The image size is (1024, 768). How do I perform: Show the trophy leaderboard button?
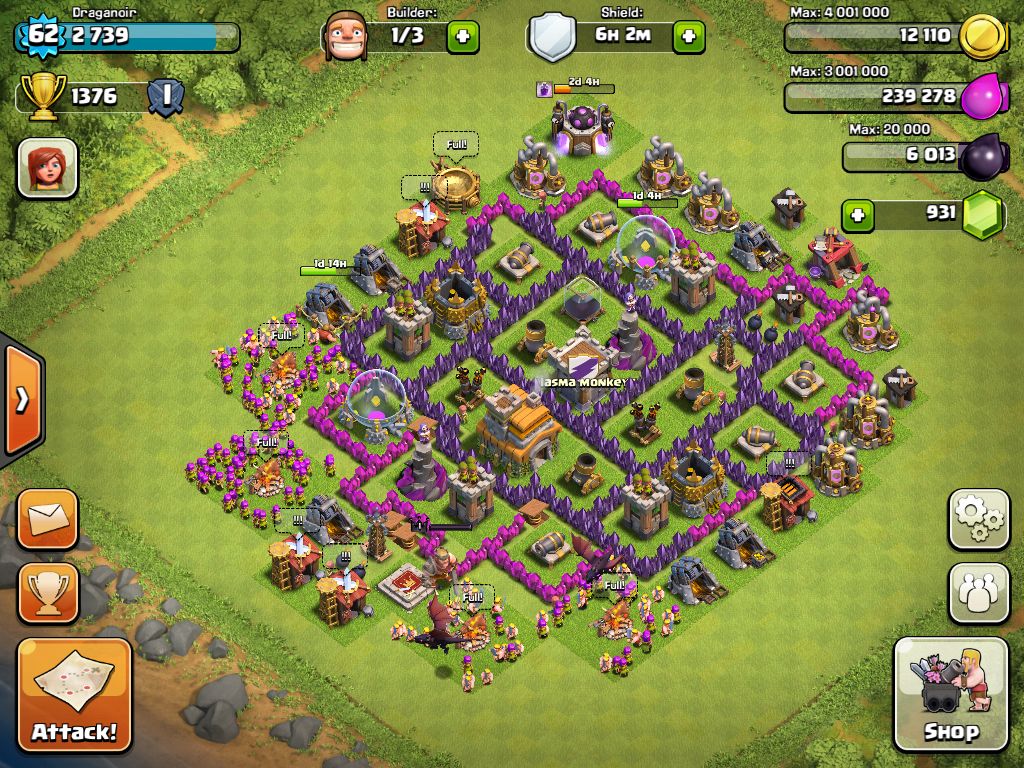[47, 592]
